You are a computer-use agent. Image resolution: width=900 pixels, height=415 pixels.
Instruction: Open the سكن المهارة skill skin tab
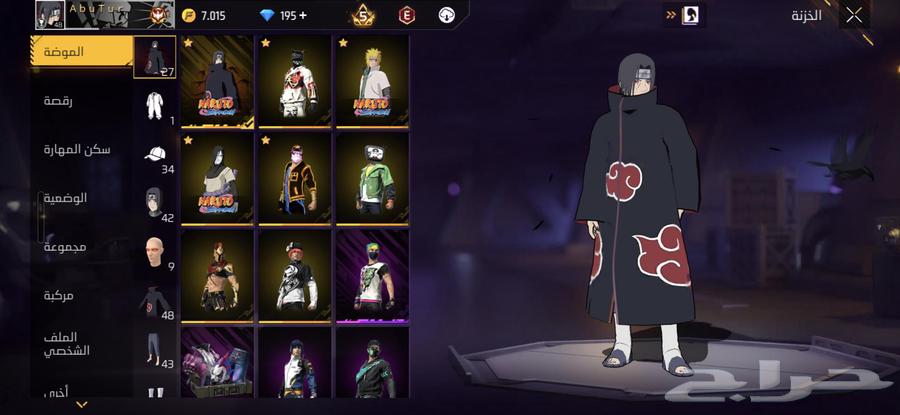point(78,149)
